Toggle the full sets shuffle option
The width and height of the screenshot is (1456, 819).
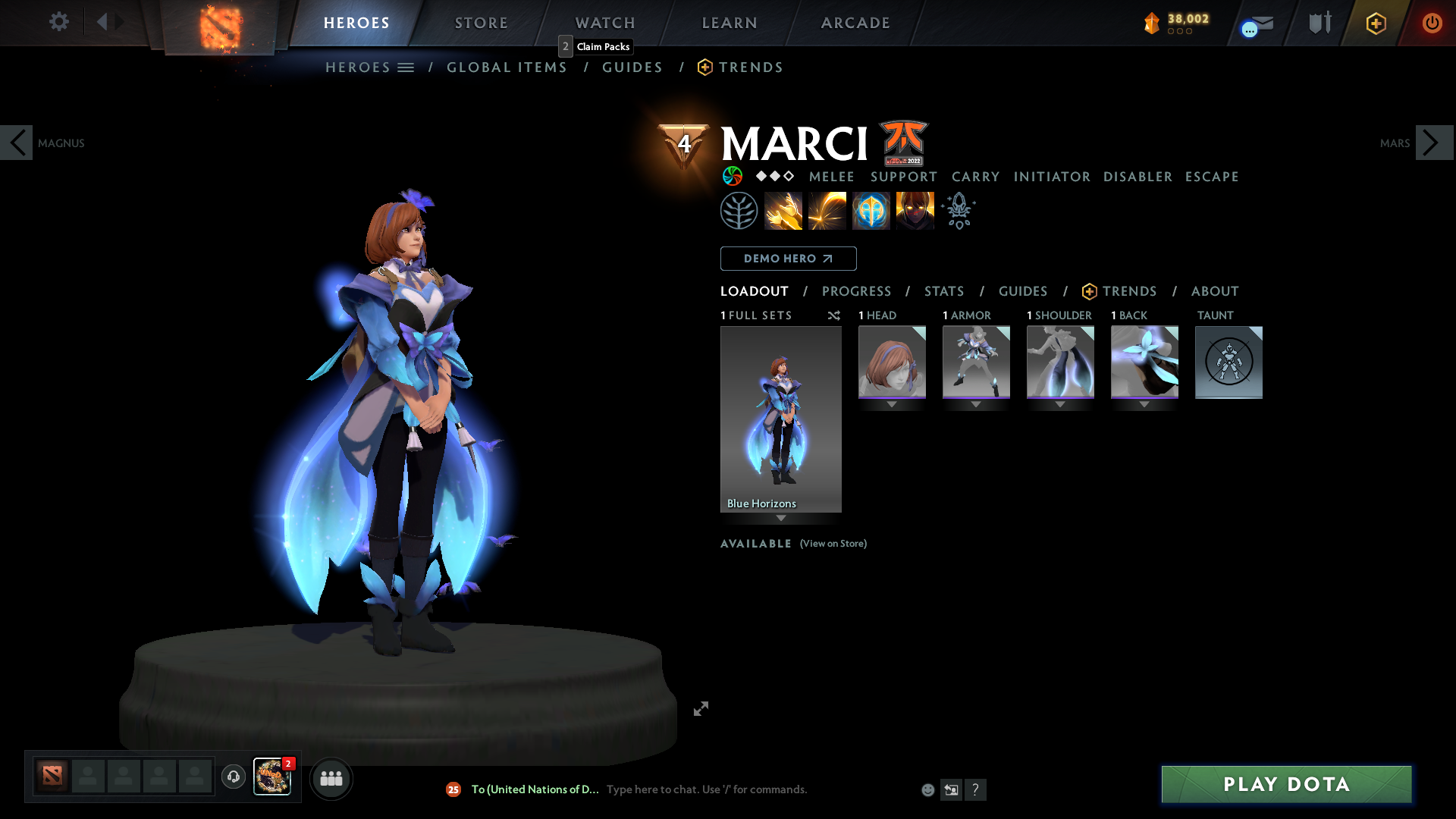coord(834,315)
